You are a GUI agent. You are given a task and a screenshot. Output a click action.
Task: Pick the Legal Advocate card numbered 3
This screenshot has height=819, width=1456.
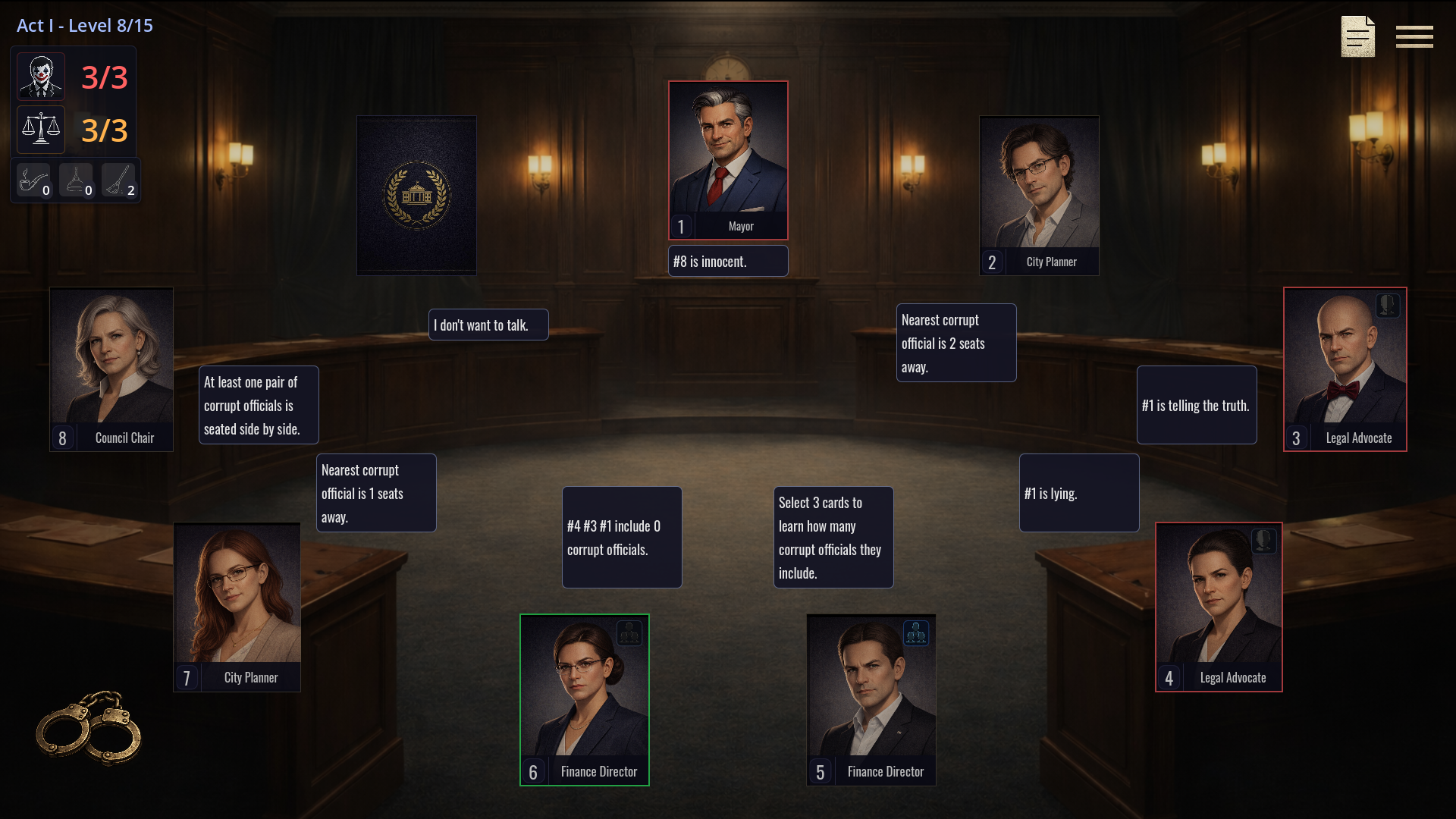(1345, 369)
